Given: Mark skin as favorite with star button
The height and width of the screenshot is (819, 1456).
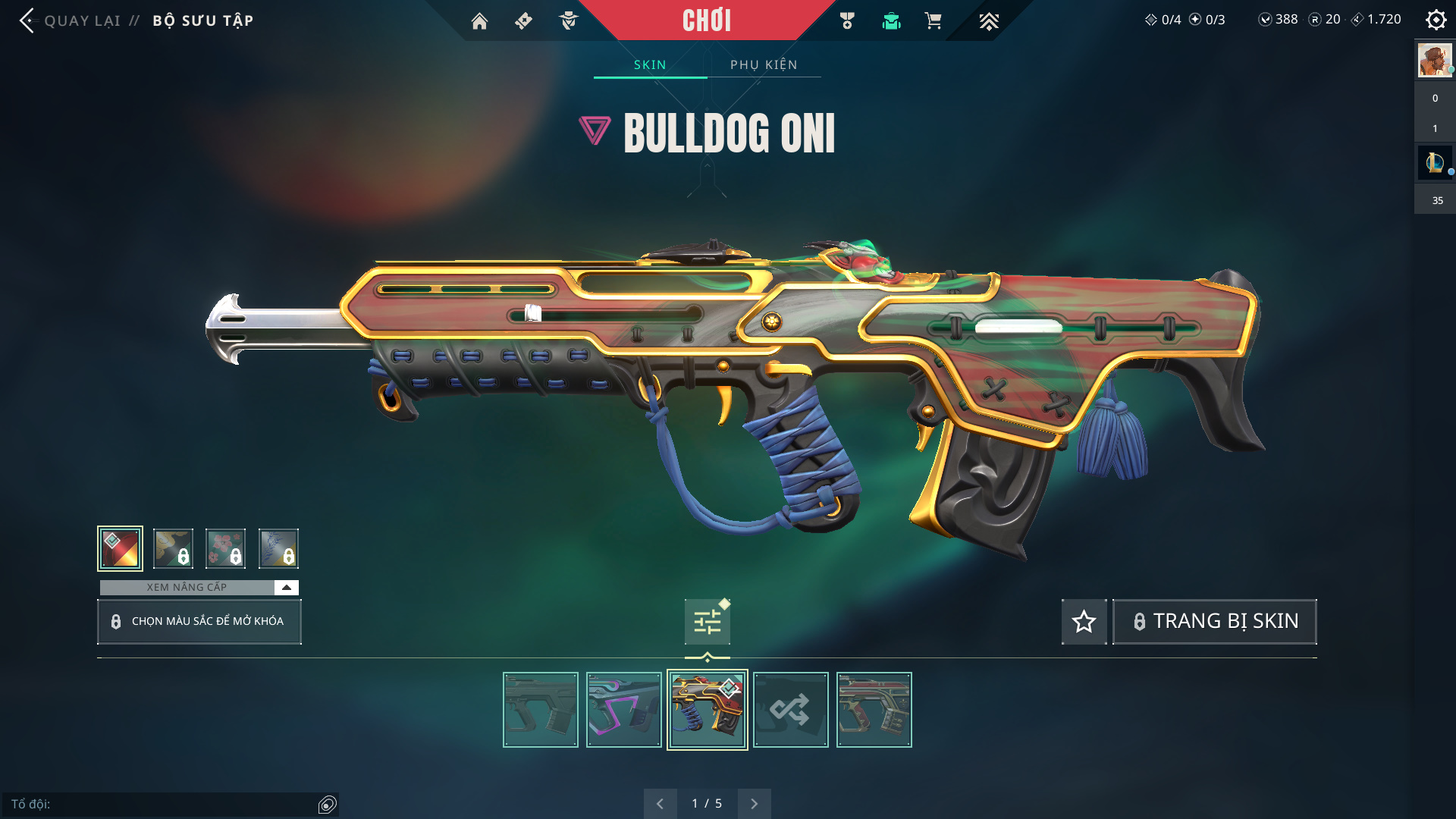Looking at the screenshot, I should [1084, 622].
